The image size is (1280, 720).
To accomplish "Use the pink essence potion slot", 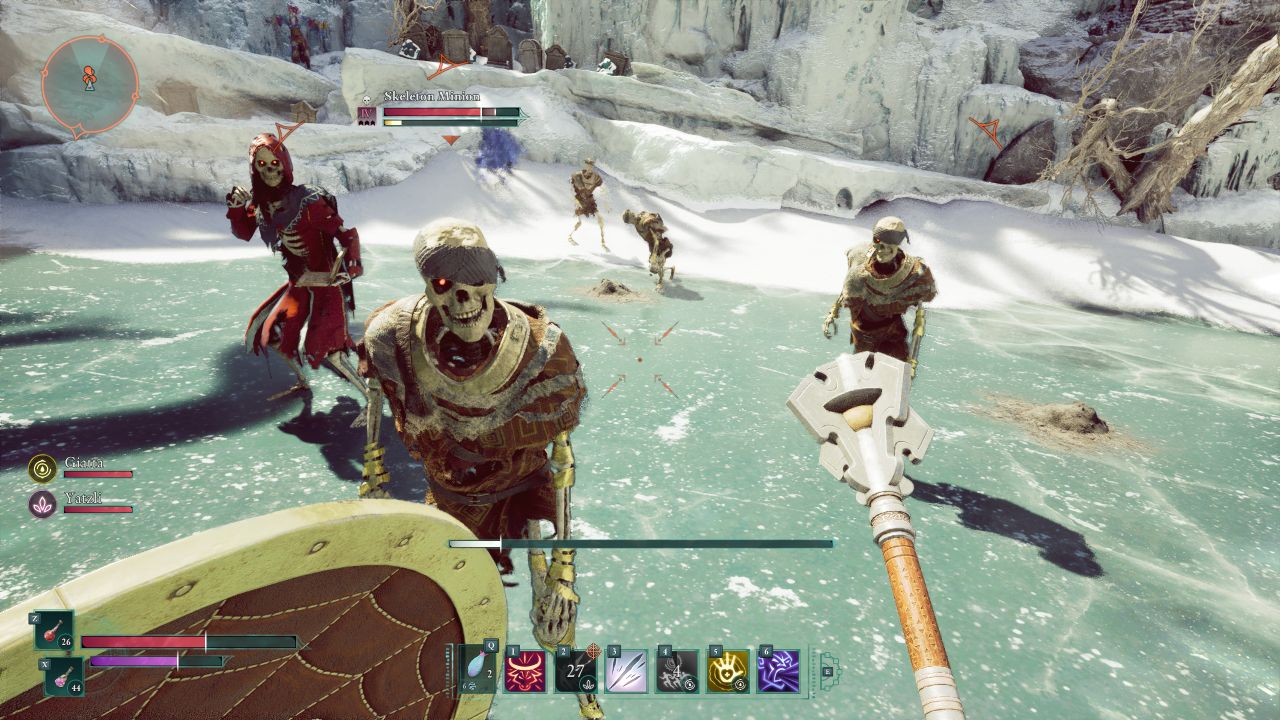I will 63,677.
